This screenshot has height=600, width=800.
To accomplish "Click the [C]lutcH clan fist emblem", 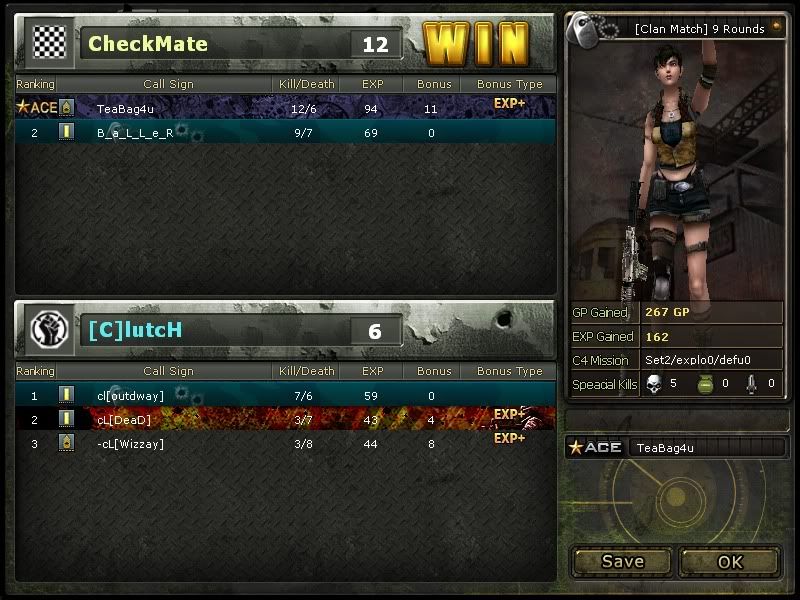I will pos(49,329).
